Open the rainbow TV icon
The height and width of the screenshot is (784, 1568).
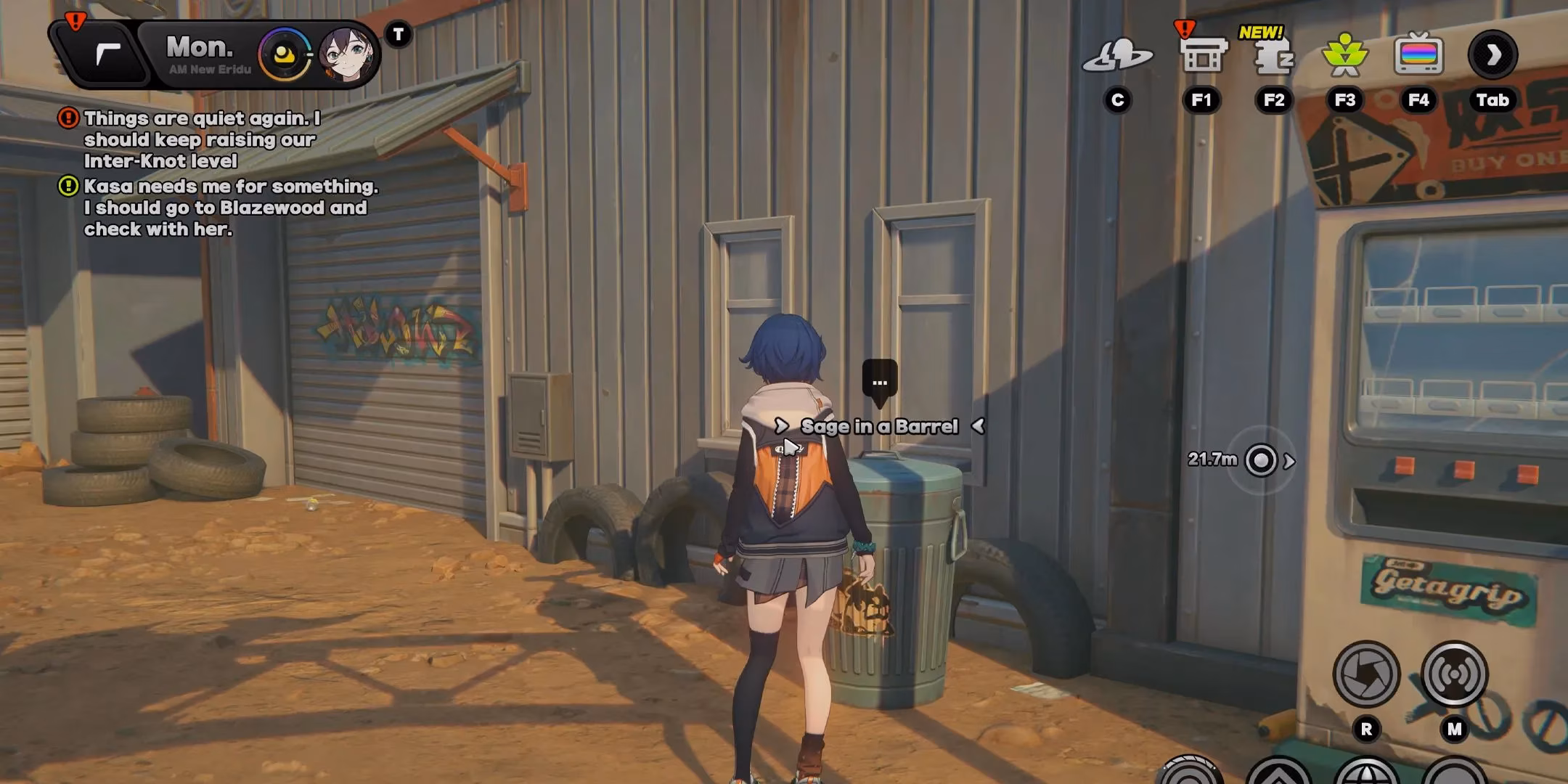[x=1418, y=55]
